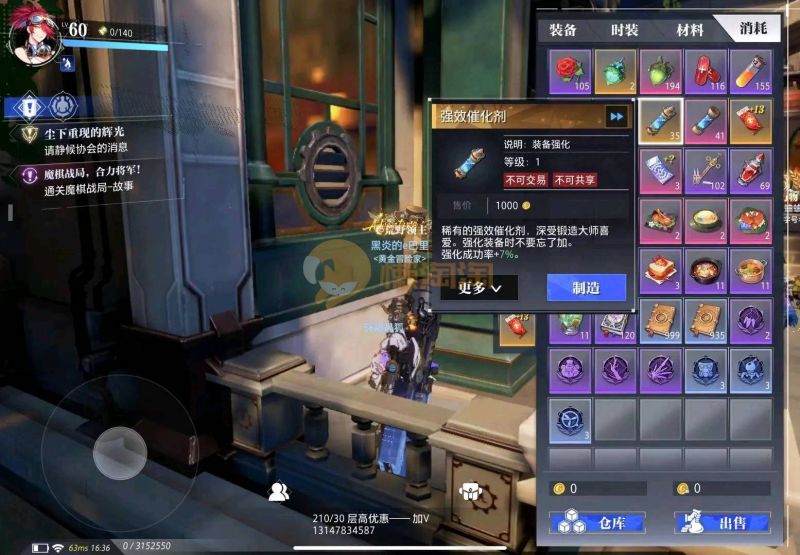Screen dimensions: 800x555
Task: Craft the catalyst with the 制造 button
Action: (x=586, y=288)
